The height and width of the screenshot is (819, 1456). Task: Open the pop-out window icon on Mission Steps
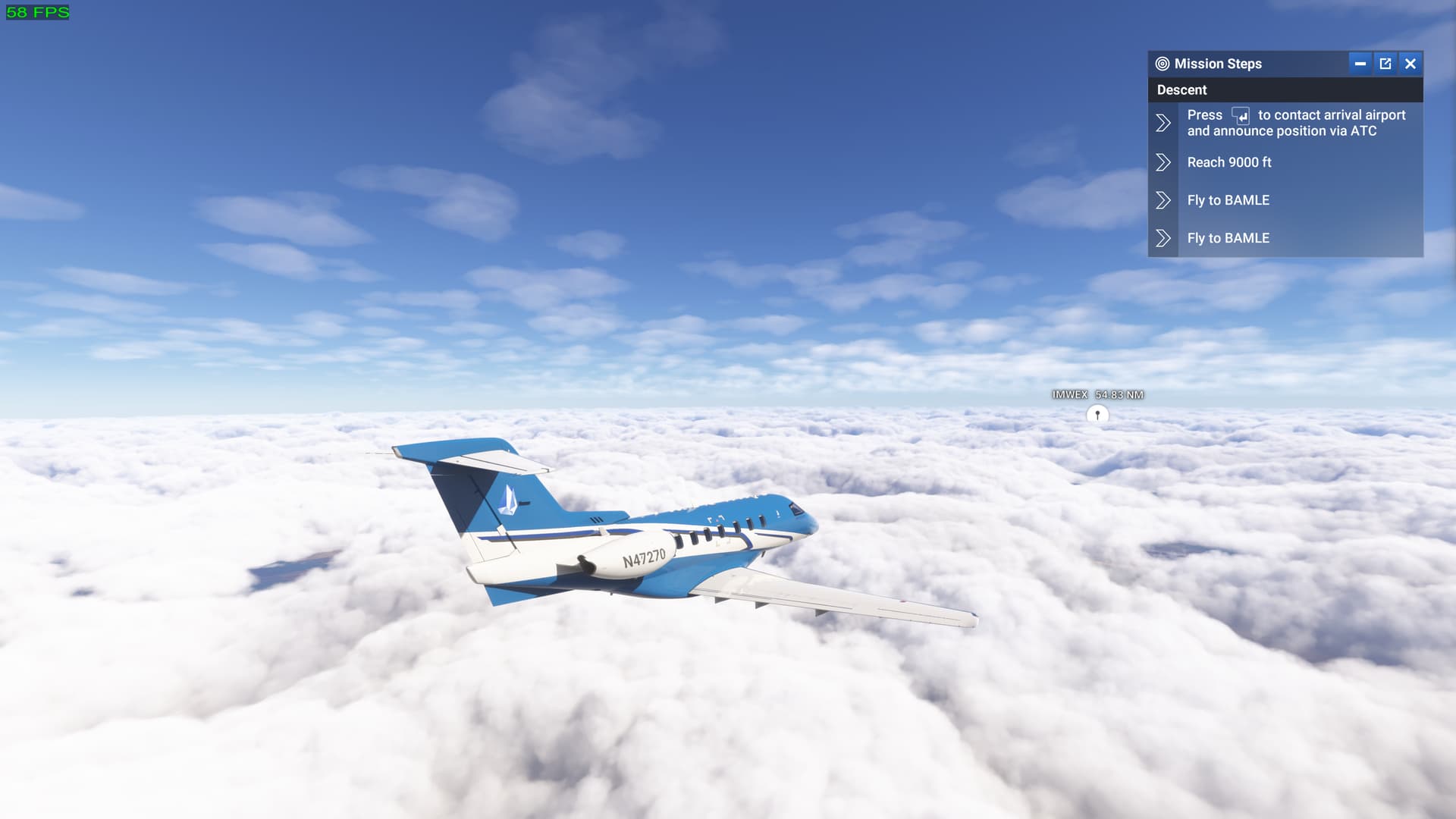click(x=1385, y=64)
